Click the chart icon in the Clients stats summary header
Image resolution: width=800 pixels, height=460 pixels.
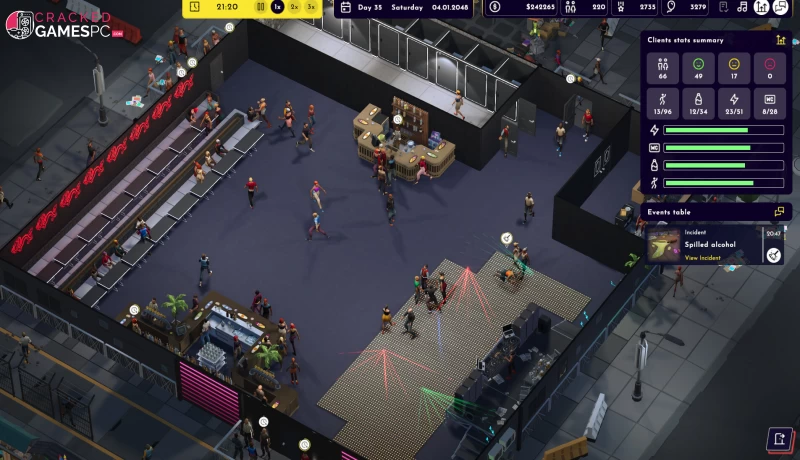pos(780,41)
